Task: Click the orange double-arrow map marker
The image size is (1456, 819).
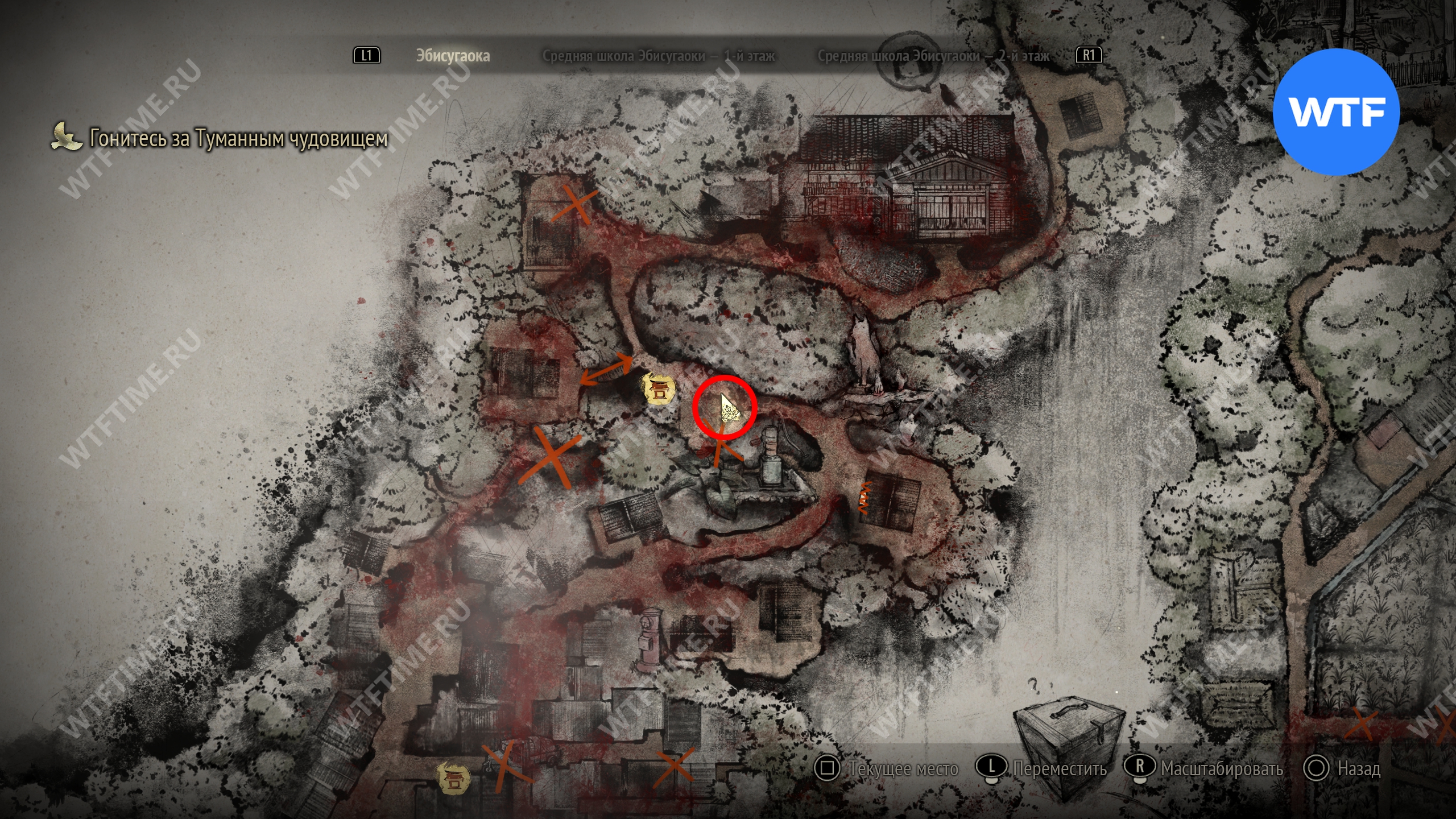Action: click(606, 370)
